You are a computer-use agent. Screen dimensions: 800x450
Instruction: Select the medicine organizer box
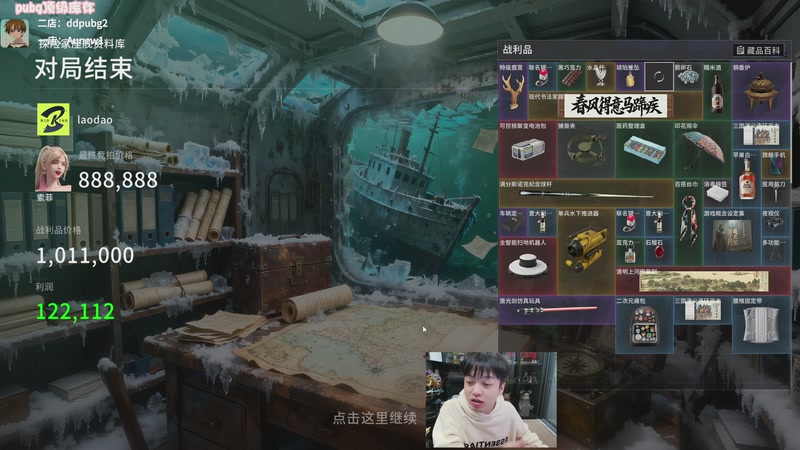642,150
